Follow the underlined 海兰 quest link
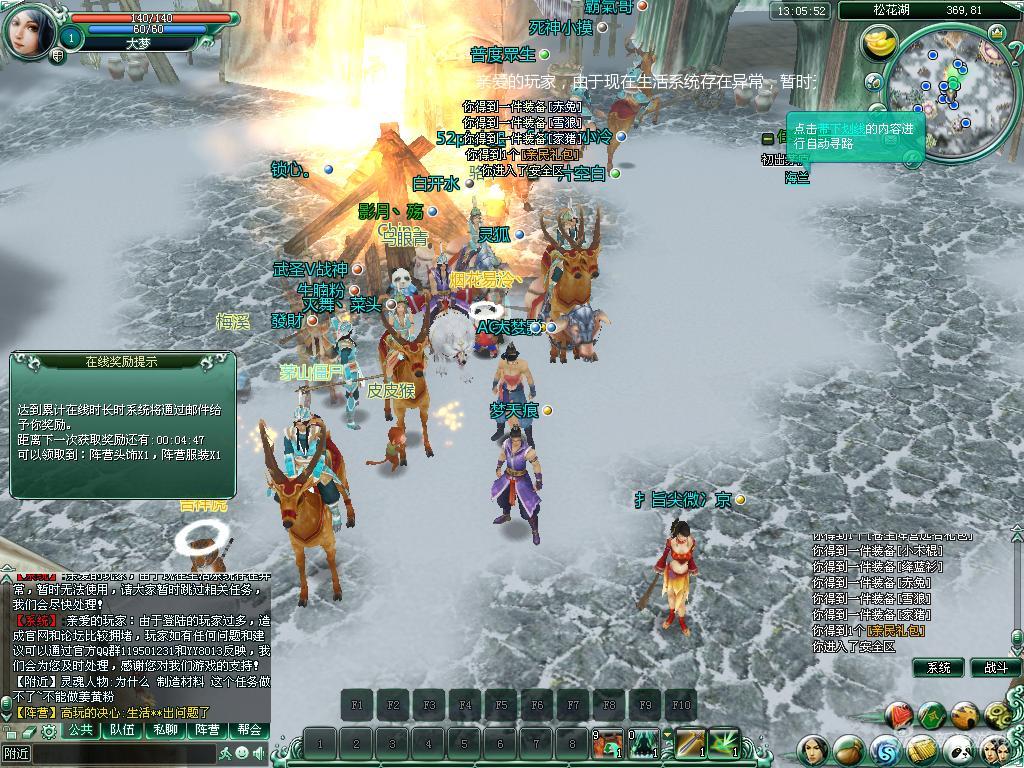 [x=797, y=177]
